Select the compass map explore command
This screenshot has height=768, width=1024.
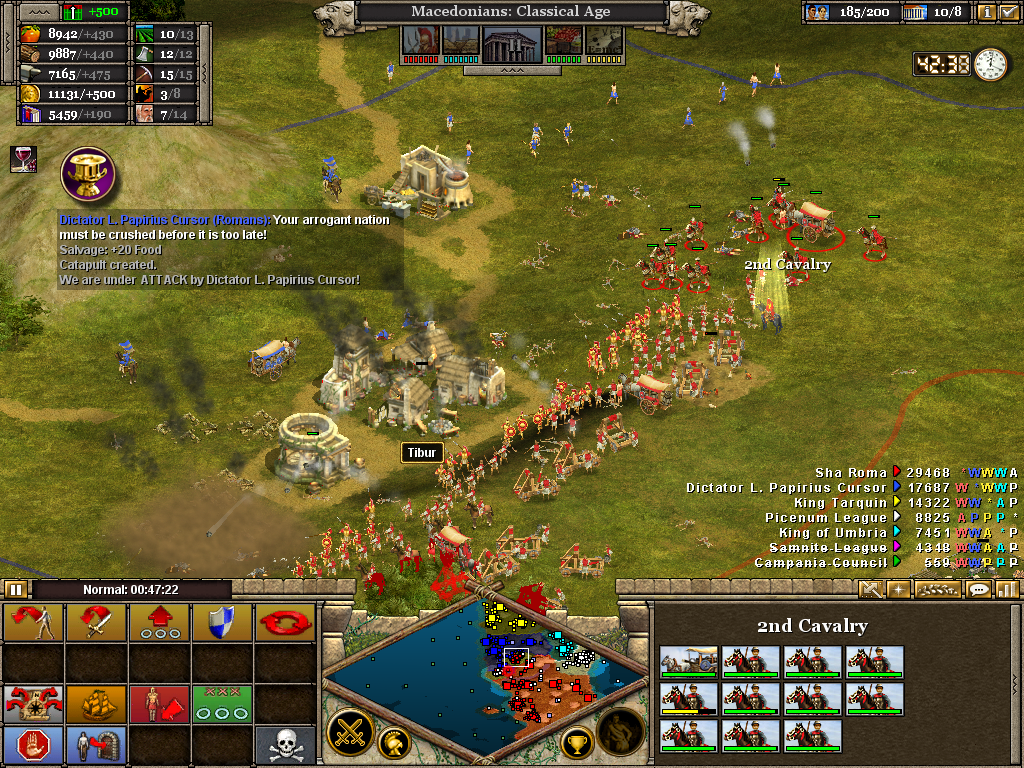pyautogui.click(x=33, y=703)
